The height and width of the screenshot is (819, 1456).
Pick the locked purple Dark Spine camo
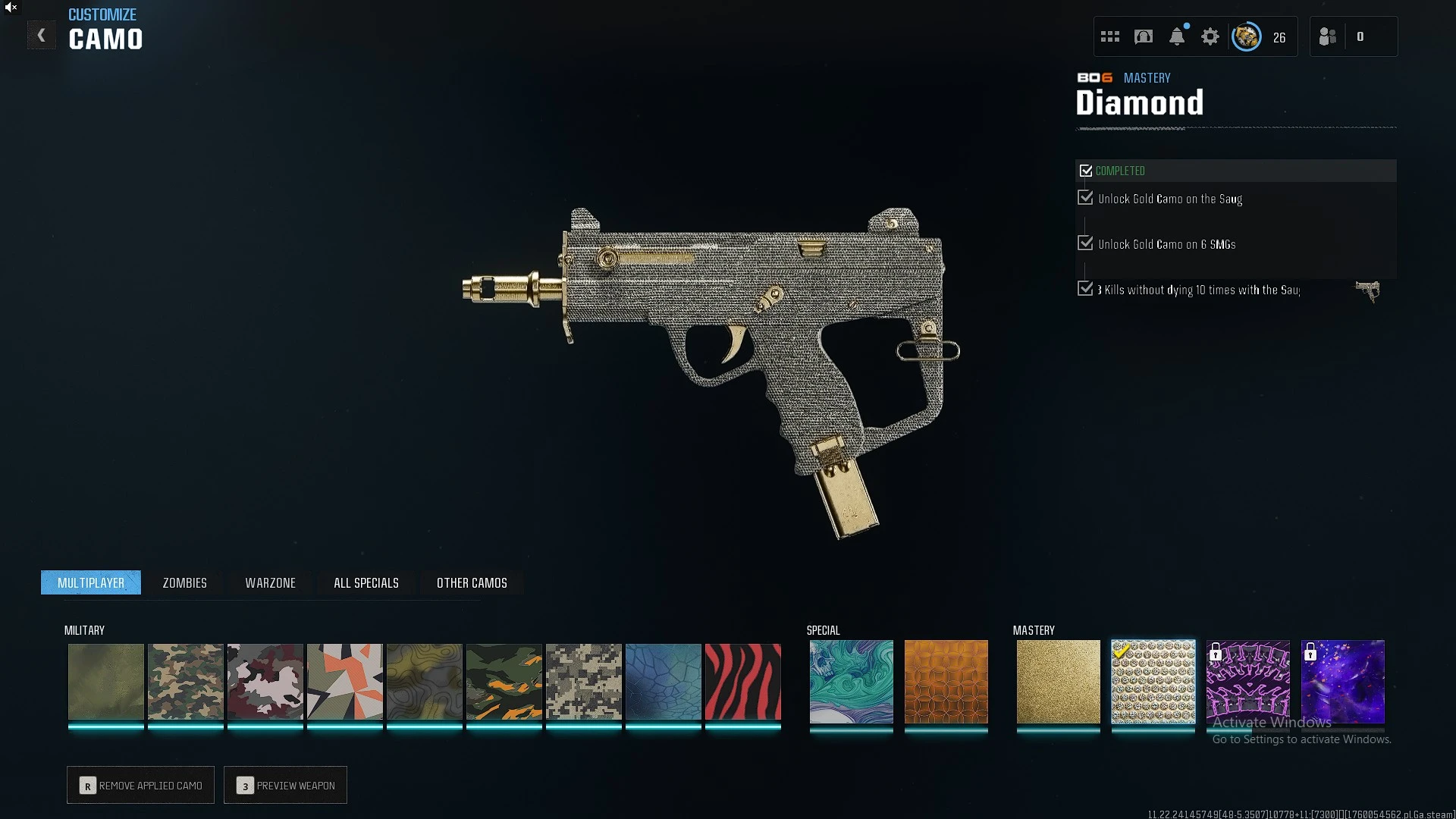pos(1247,681)
